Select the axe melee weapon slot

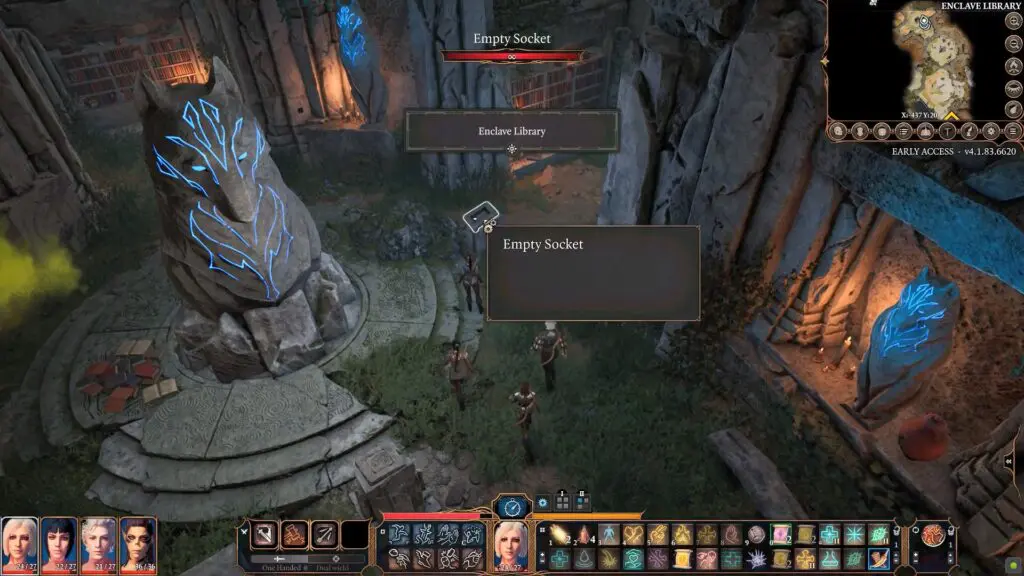tap(264, 535)
